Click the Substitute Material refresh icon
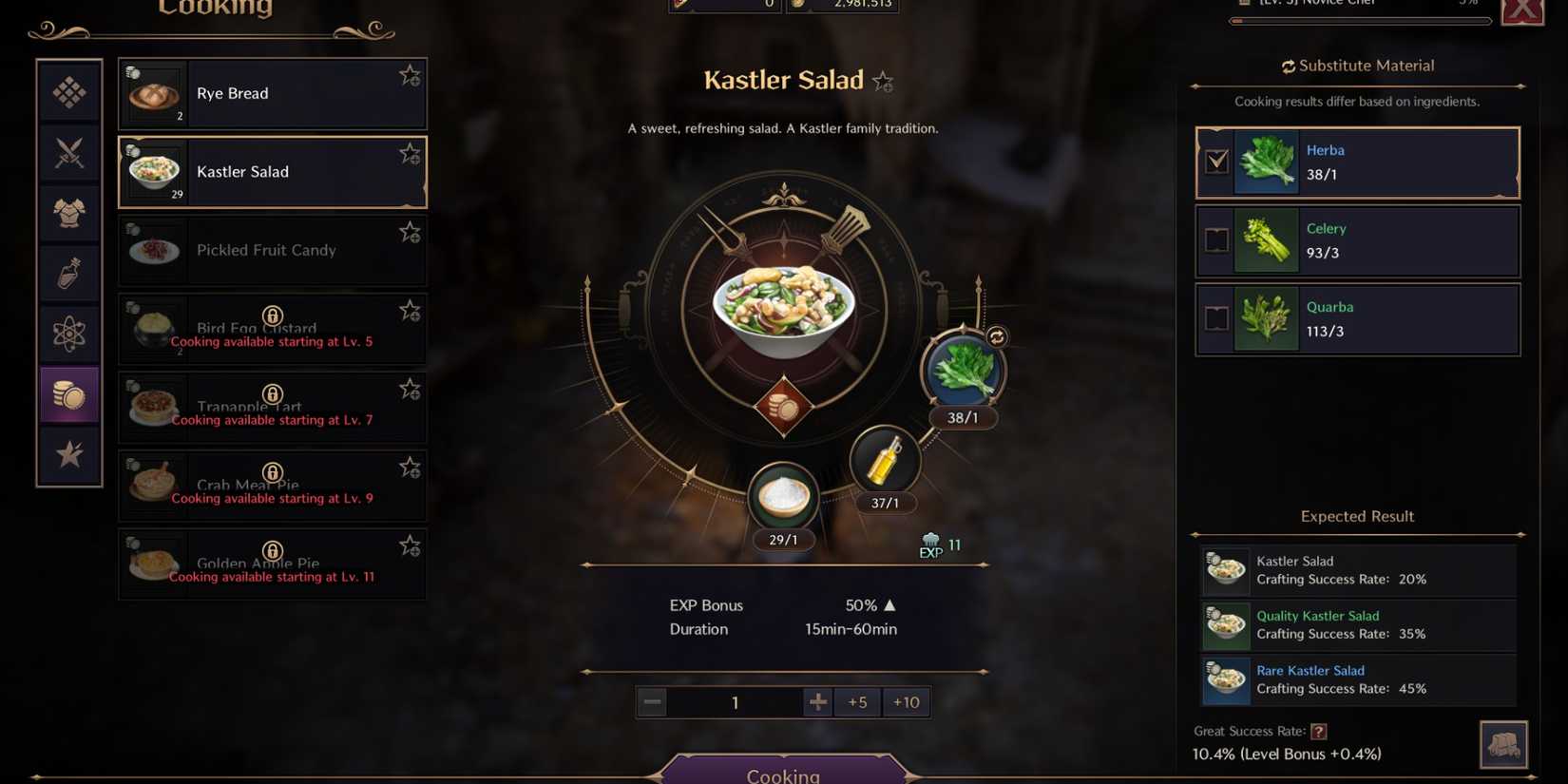The image size is (1568, 784). (1289, 66)
